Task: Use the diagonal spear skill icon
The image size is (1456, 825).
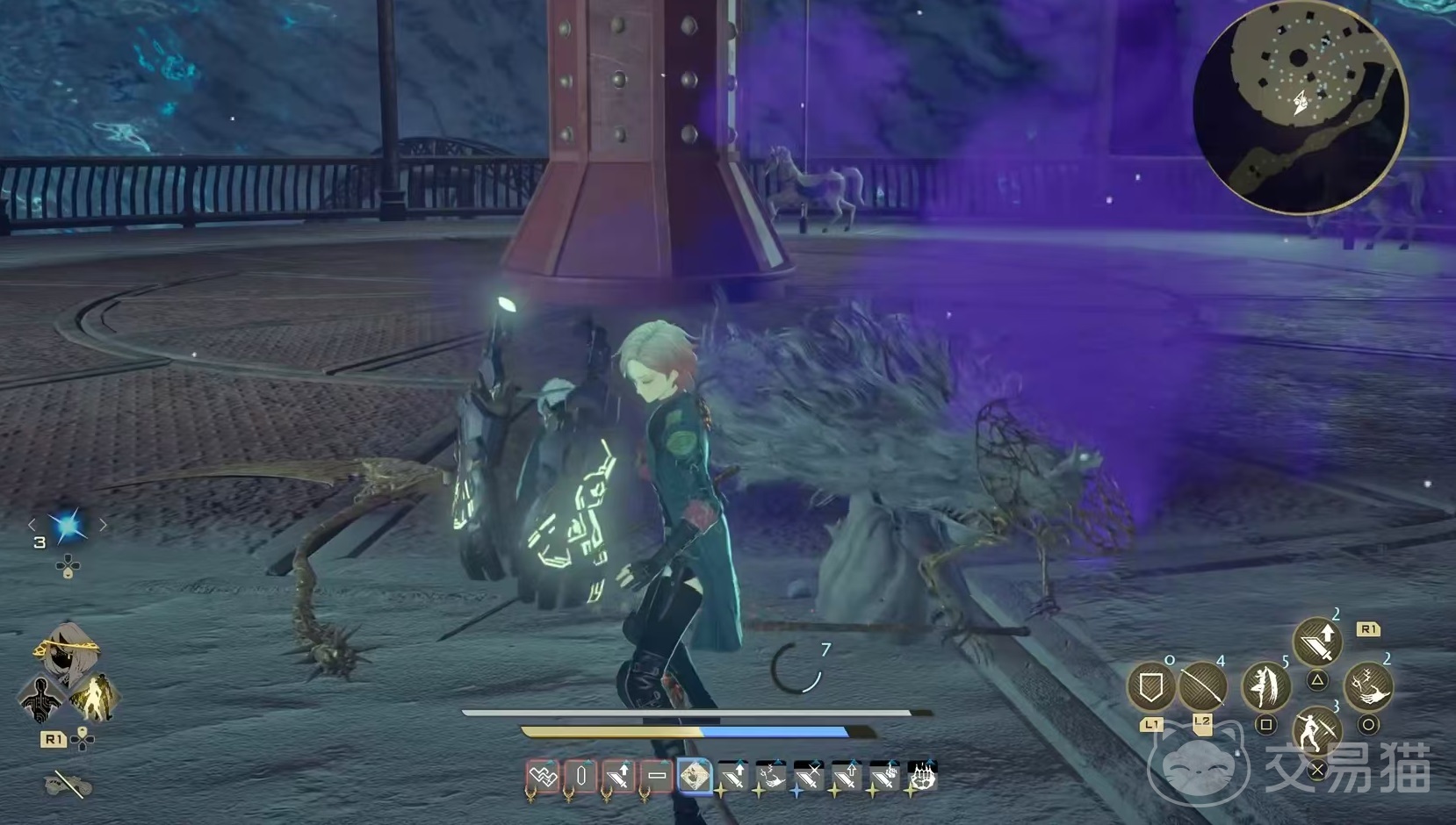Action: tap(1202, 685)
